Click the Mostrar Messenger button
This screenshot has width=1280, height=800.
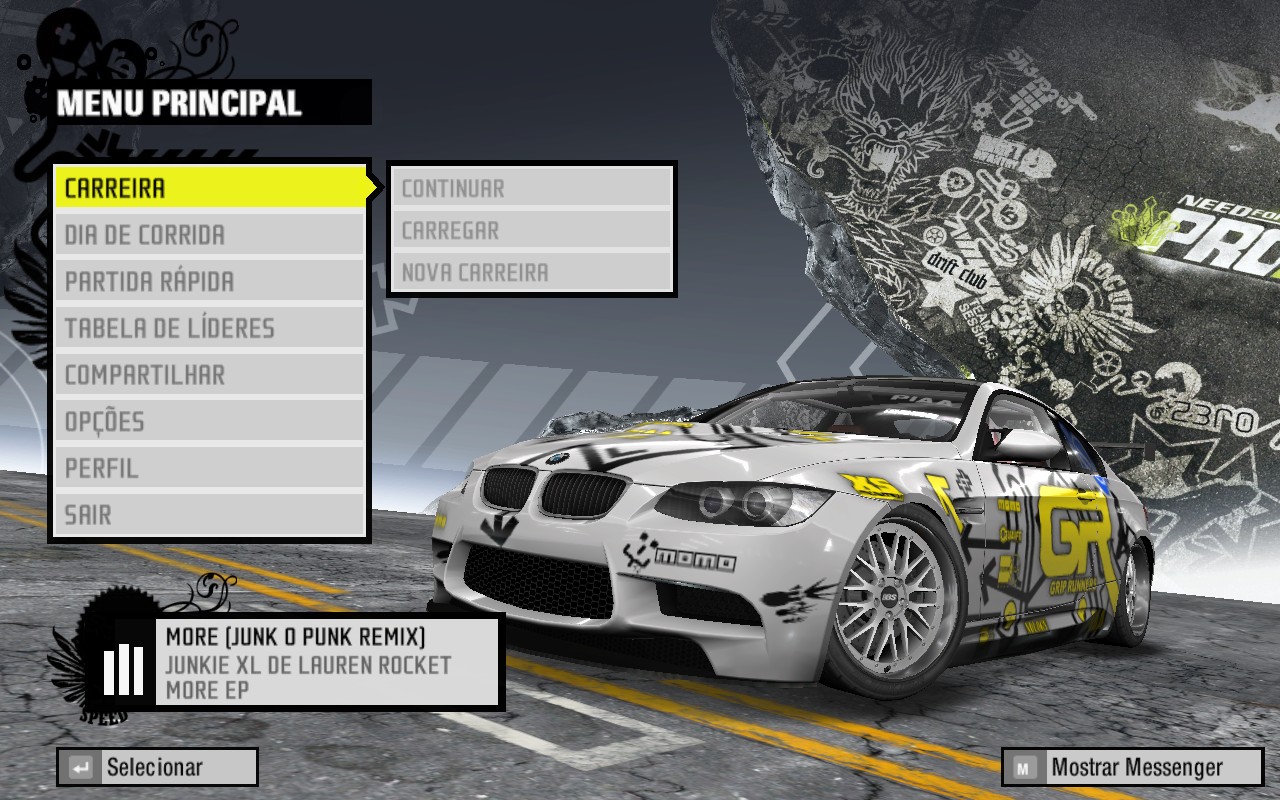(1130, 767)
